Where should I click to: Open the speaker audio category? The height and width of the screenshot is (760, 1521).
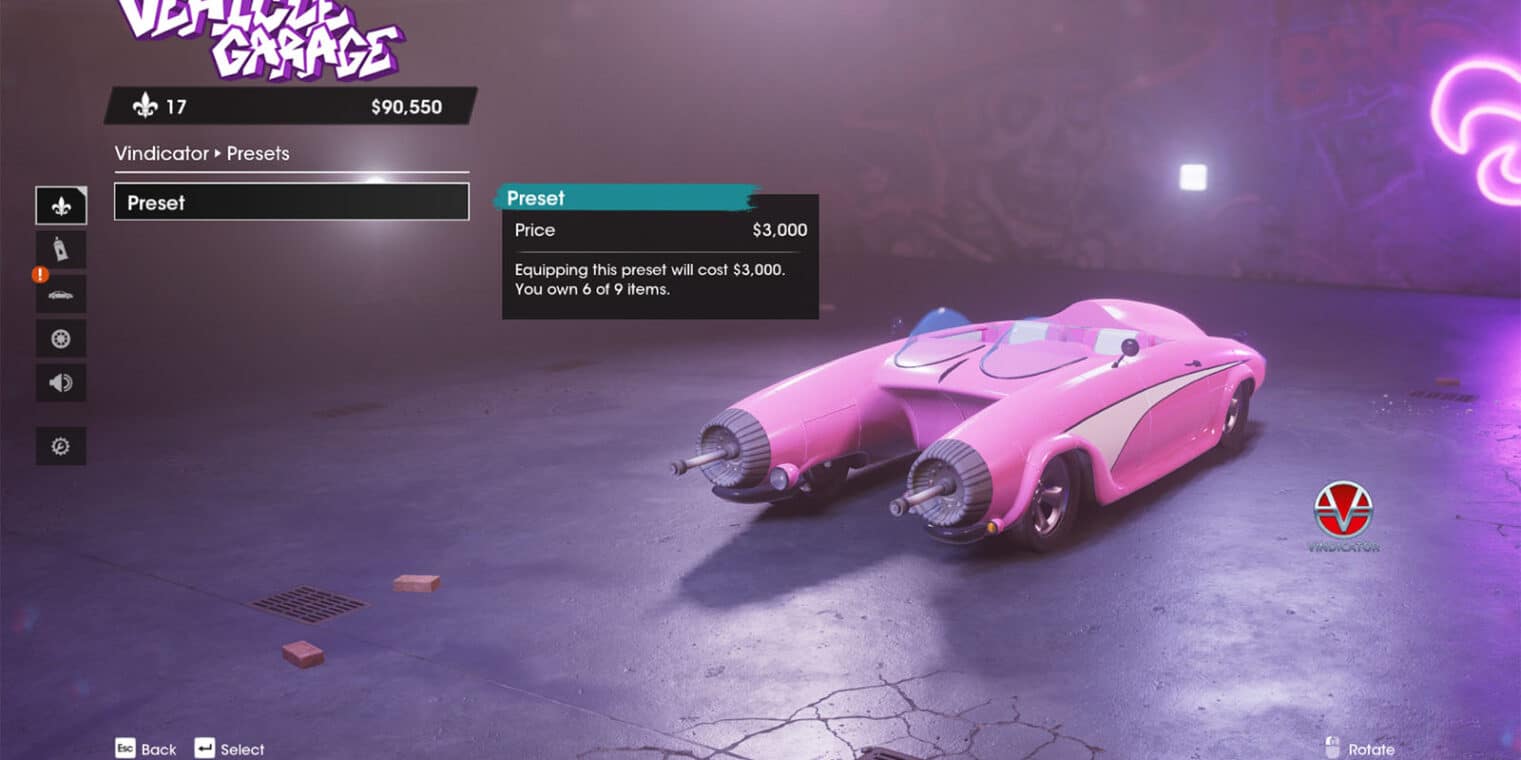click(x=61, y=383)
